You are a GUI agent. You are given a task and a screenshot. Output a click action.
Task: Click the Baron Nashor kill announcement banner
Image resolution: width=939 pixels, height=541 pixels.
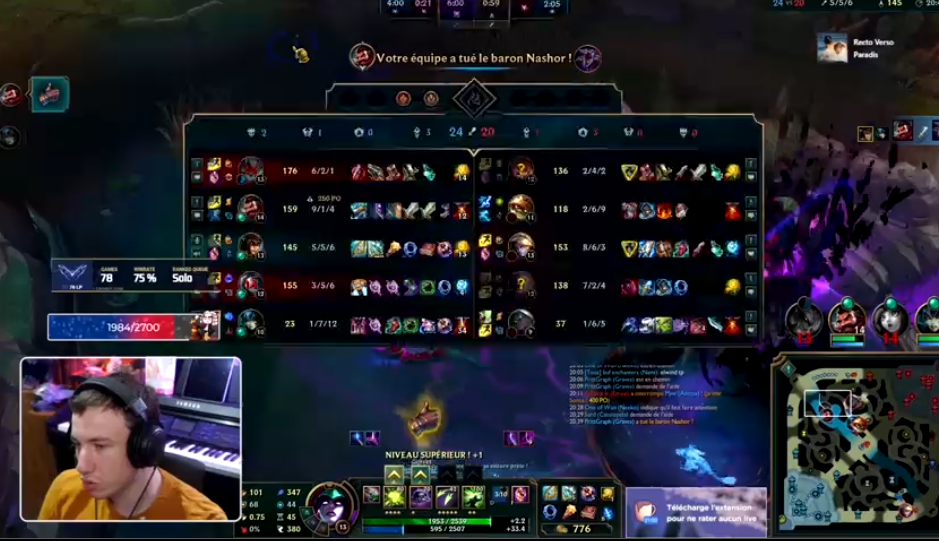474,58
